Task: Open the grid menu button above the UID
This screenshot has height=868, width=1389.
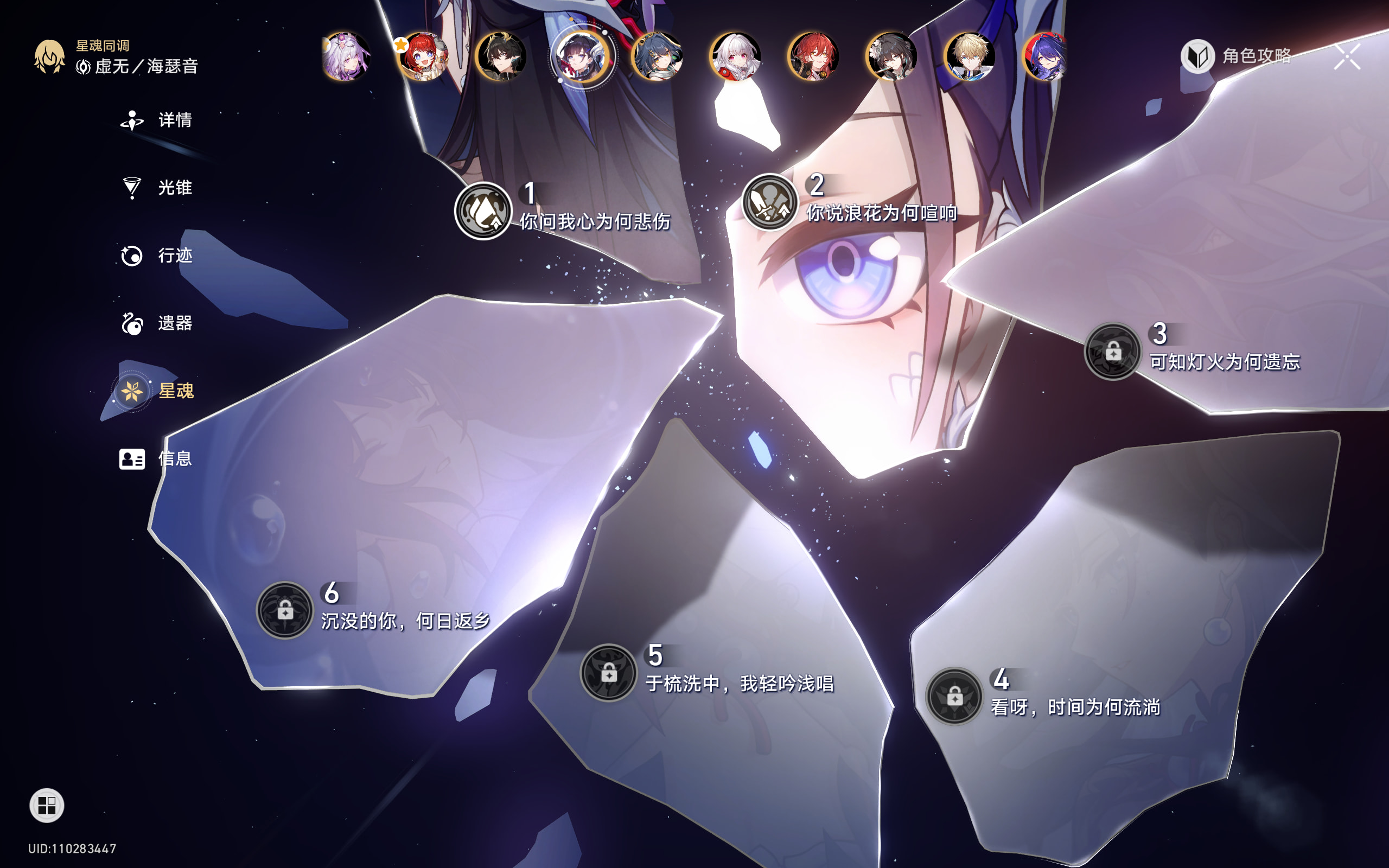Action: tap(47, 806)
